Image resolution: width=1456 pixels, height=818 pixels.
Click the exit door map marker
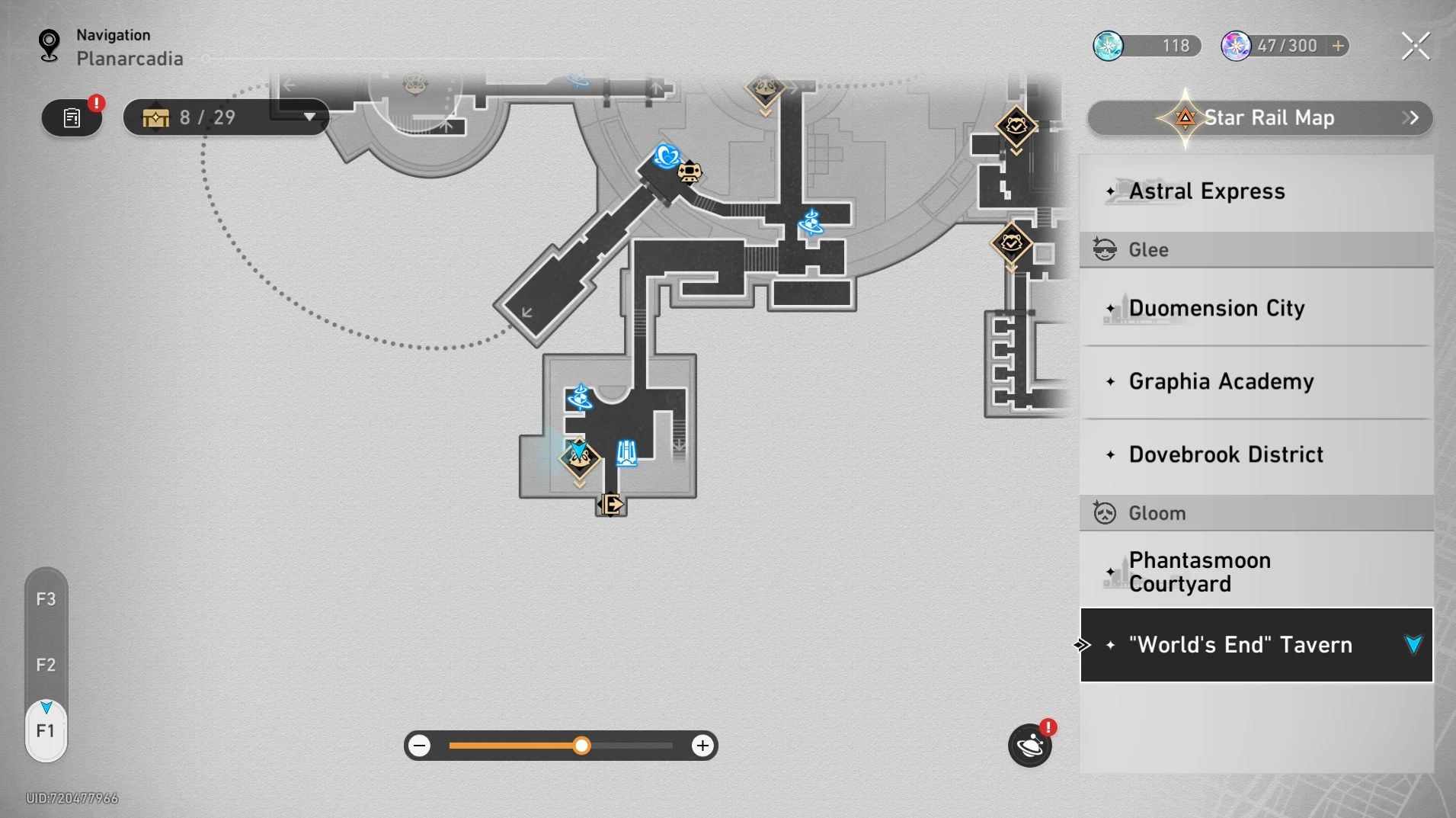[610, 504]
